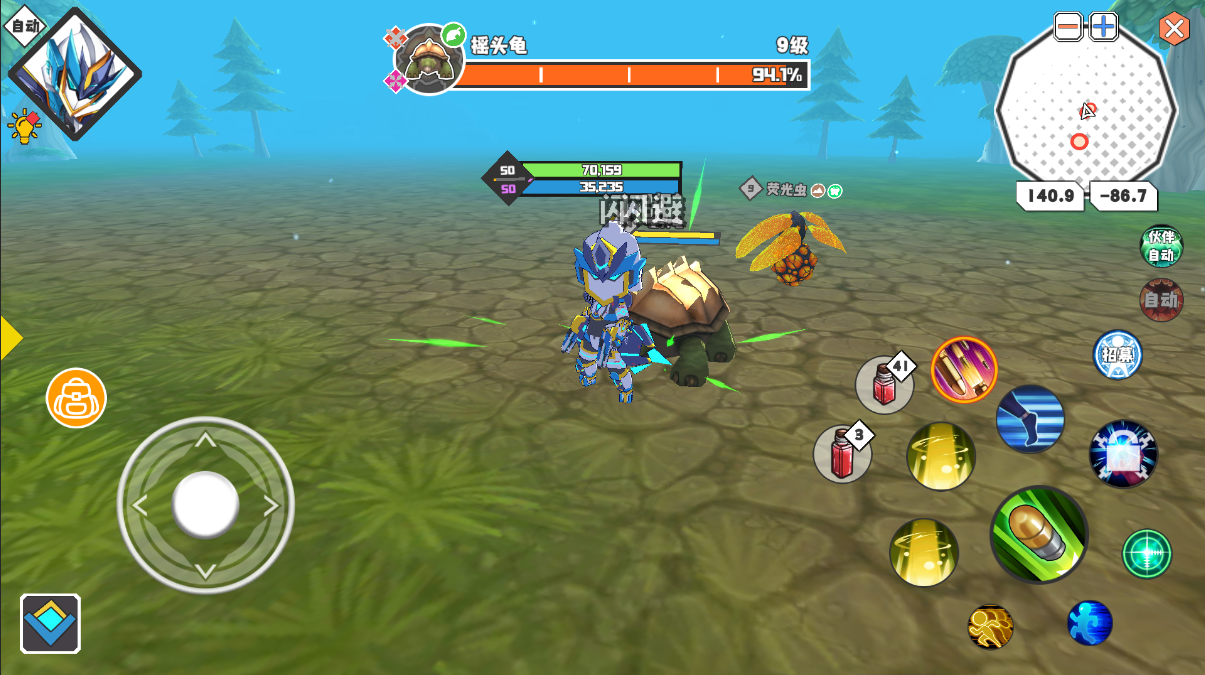Zoom out the minimap with minus button
This screenshot has width=1205, height=675.
tap(1068, 27)
